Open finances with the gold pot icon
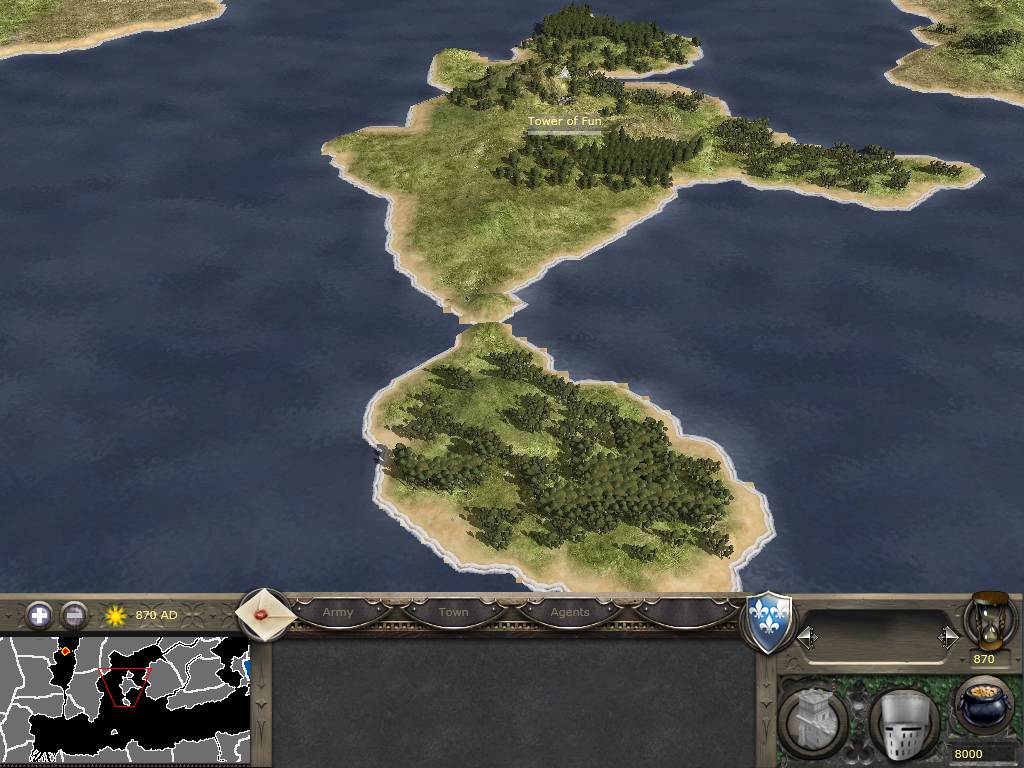1024x768 pixels. point(982,705)
